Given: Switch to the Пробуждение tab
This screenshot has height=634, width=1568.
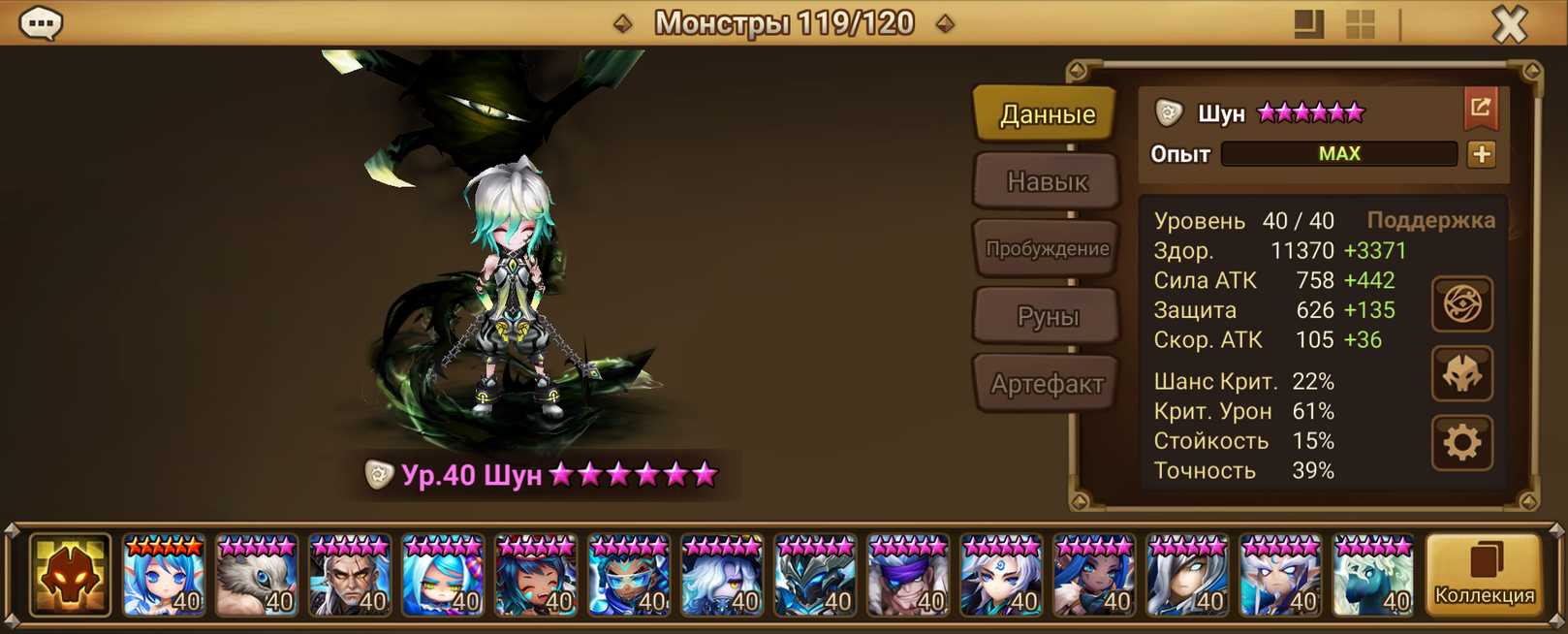Looking at the screenshot, I should 1047,248.
